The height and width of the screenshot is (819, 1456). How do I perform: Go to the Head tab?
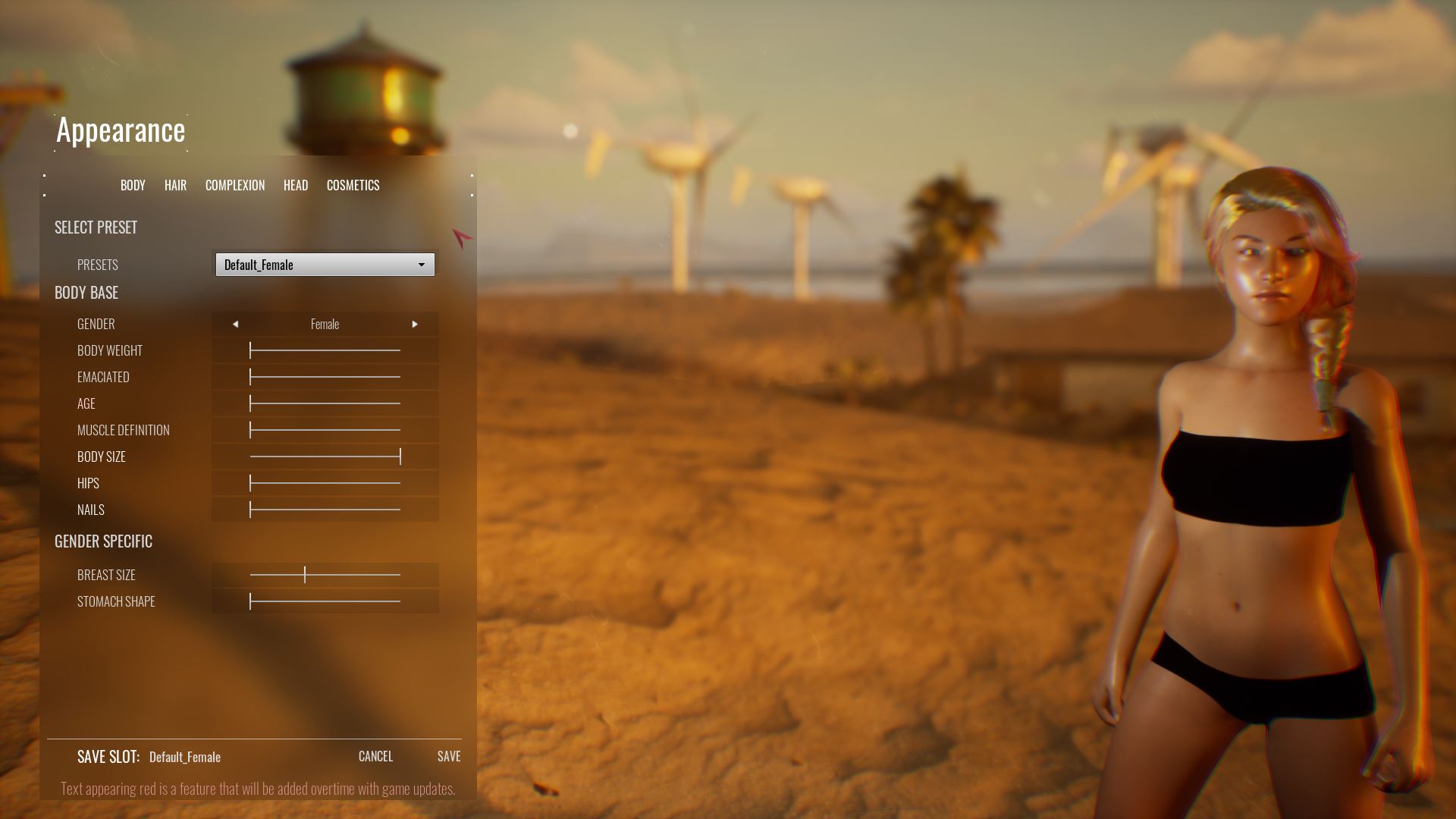(296, 185)
